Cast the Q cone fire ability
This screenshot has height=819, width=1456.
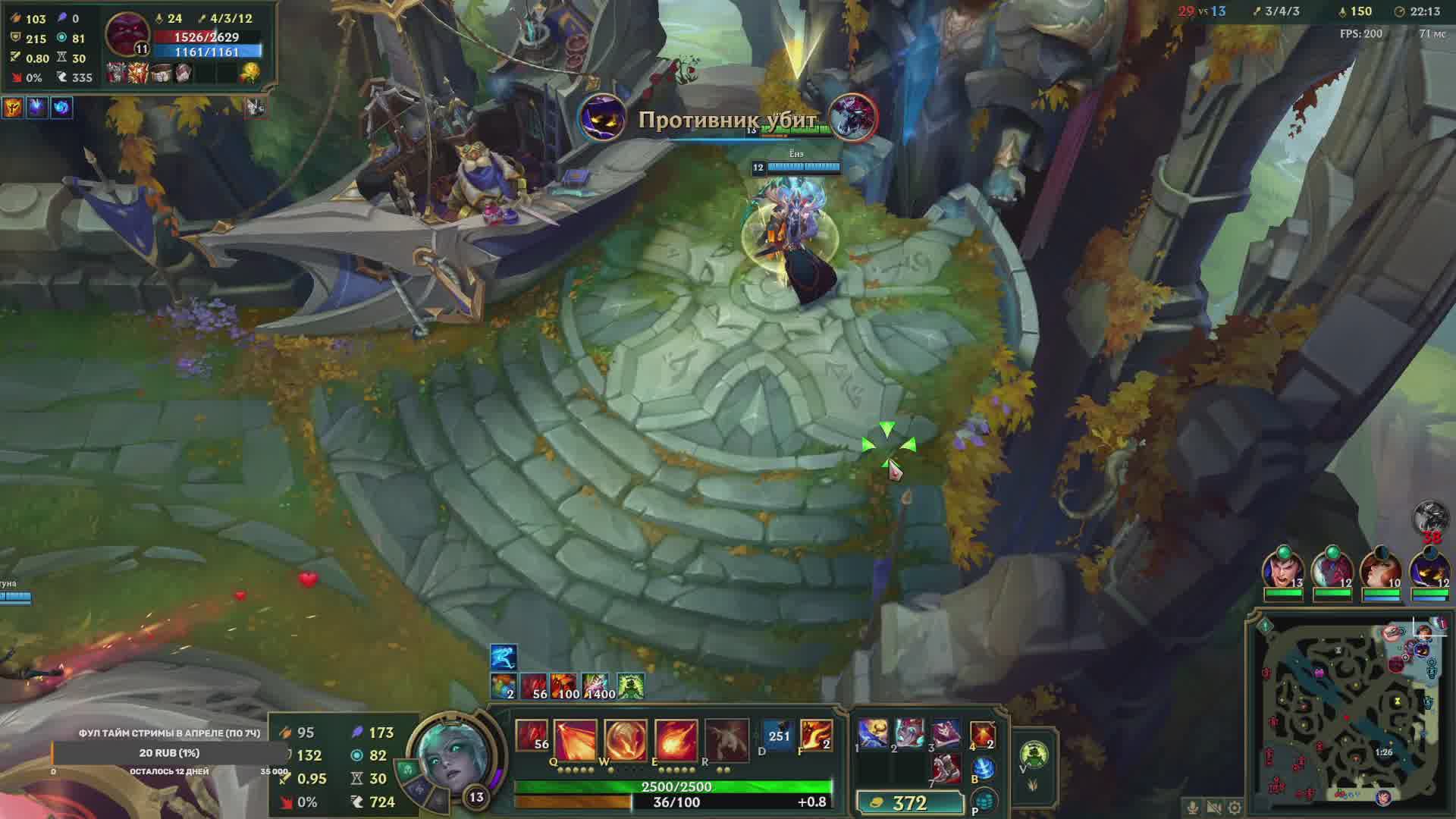575,740
